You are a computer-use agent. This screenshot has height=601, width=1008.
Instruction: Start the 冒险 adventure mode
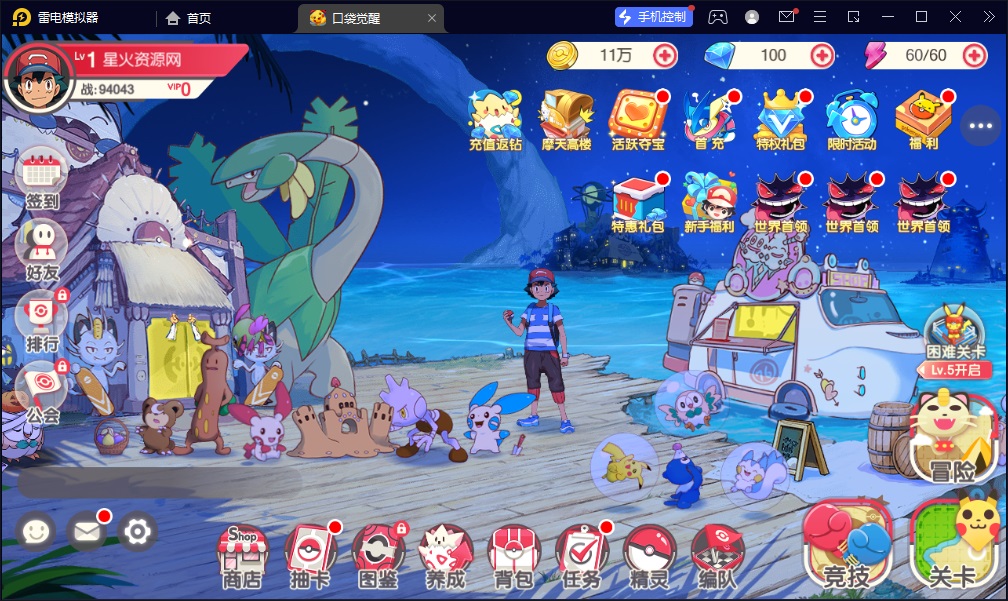click(952, 439)
